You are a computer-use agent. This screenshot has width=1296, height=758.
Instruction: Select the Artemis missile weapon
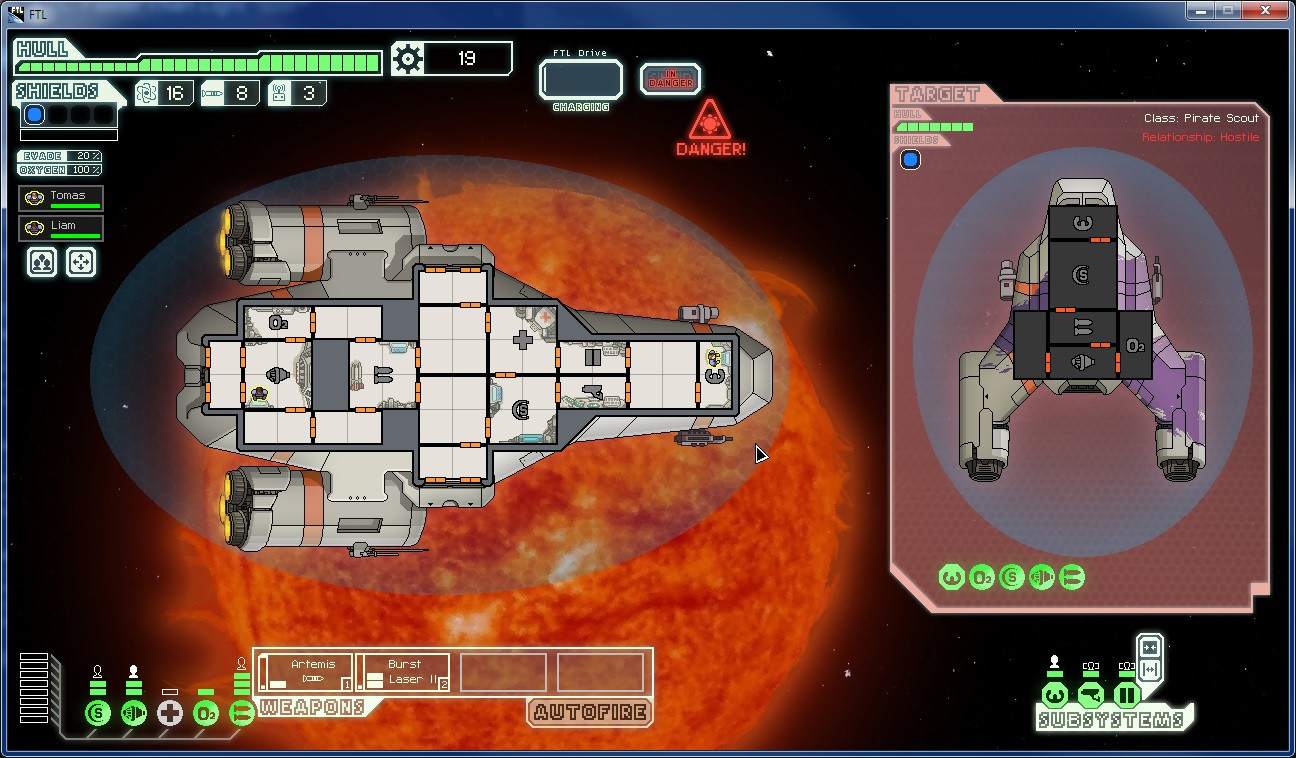tap(305, 672)
